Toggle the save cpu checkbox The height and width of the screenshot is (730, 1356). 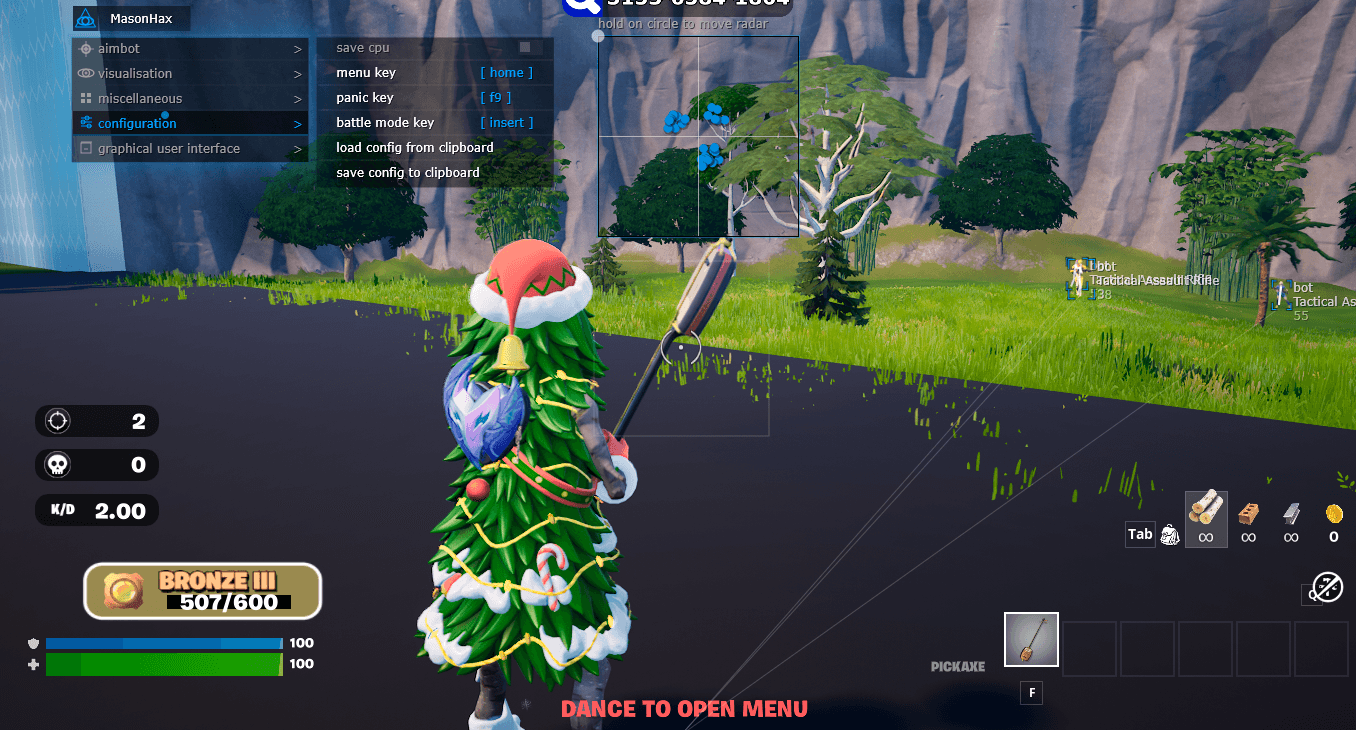point(526,47)
